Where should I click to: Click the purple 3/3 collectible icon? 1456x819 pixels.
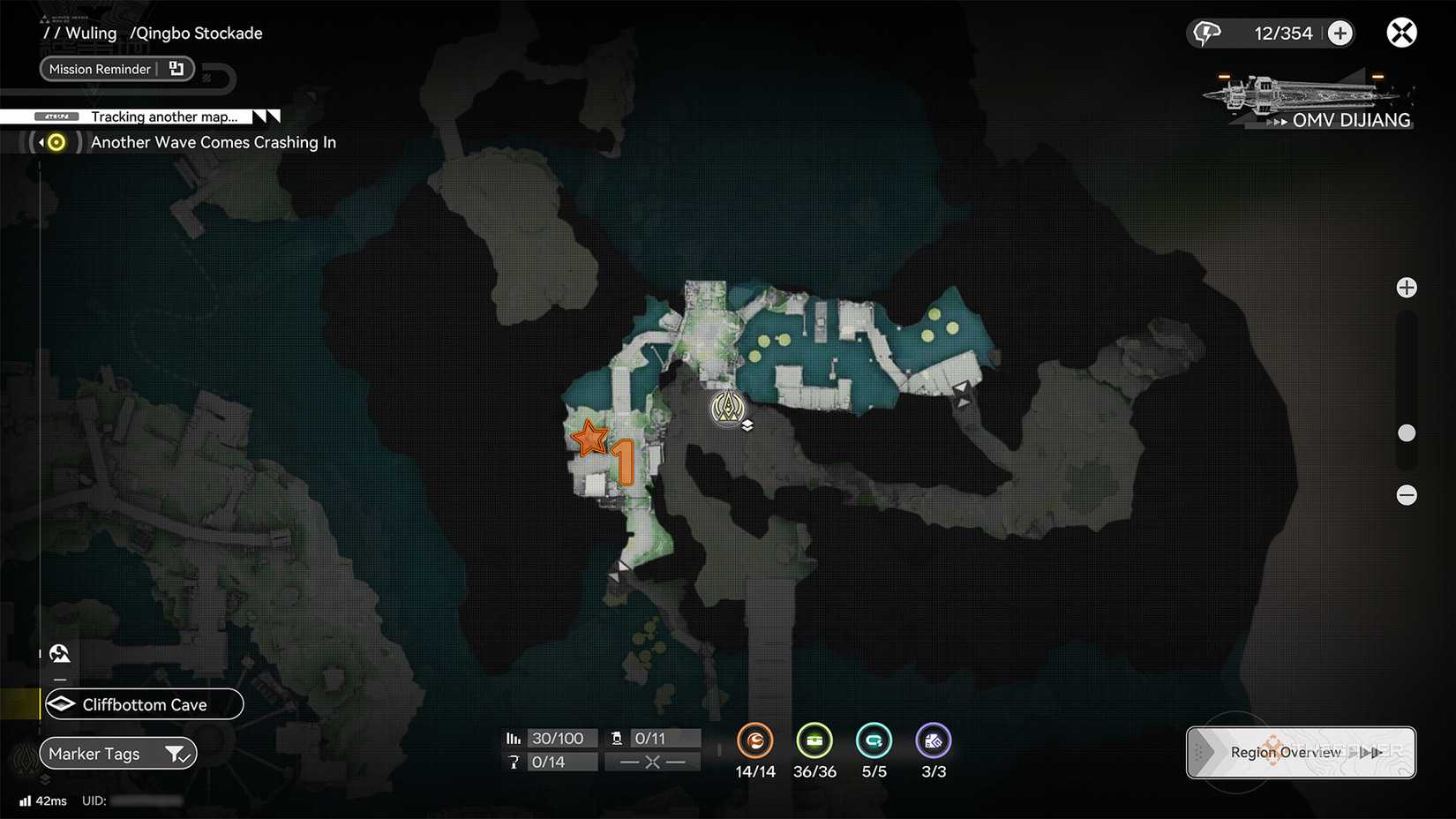click(x=934, y=741)
